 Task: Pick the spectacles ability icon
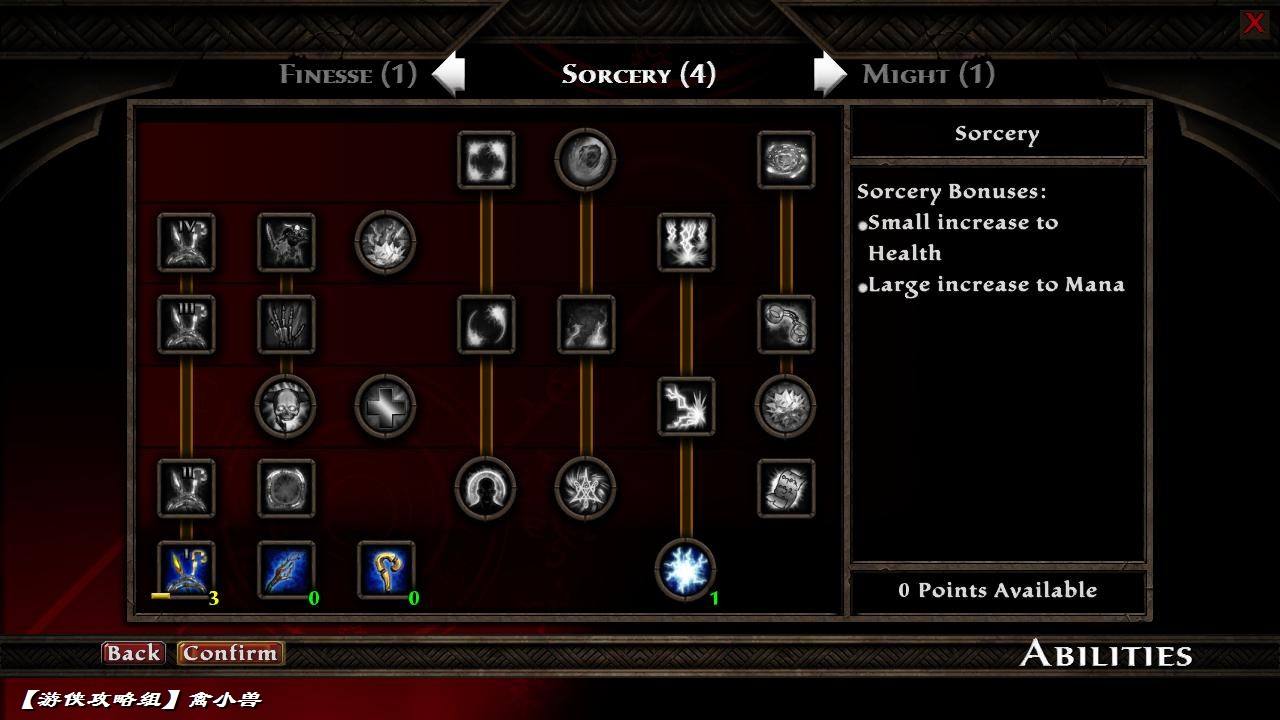[x=786, y=324]
